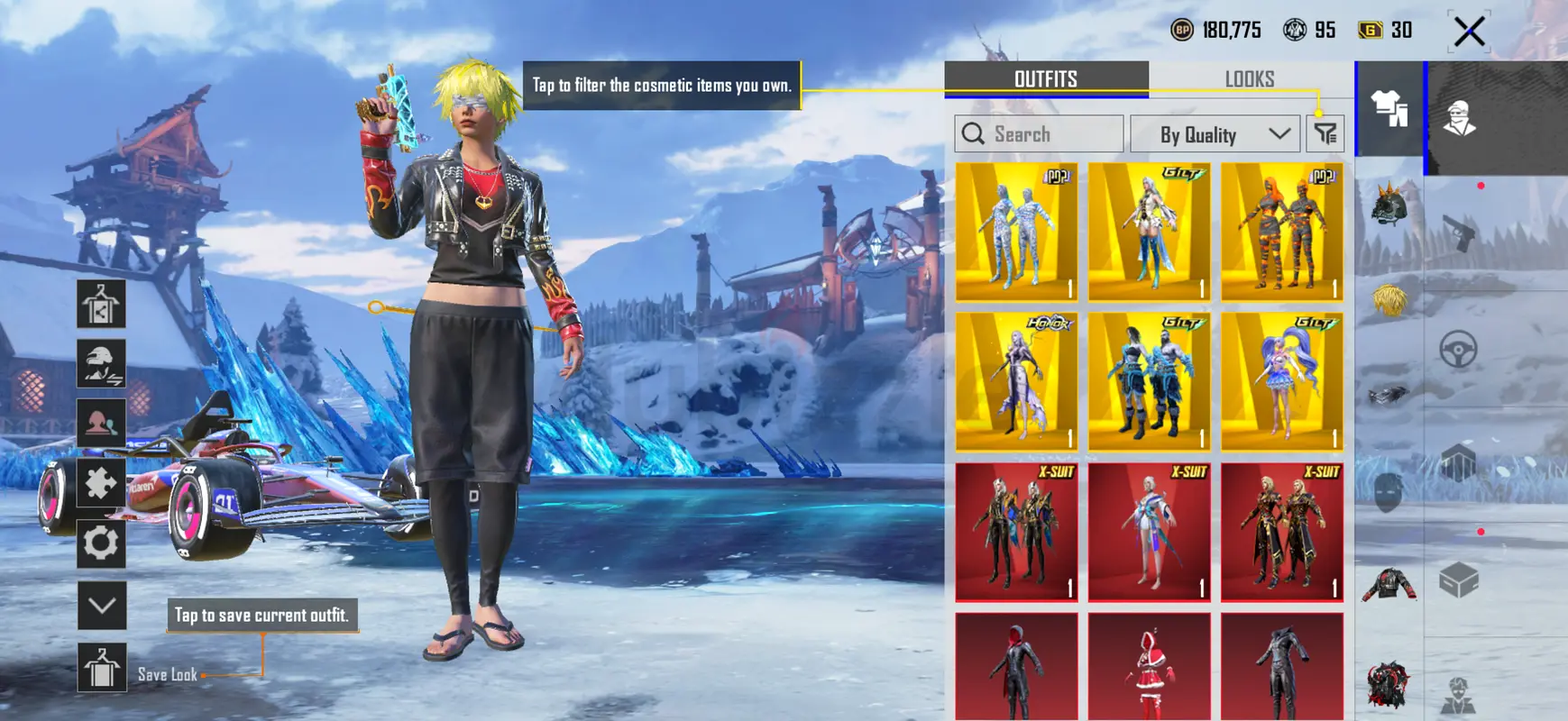1568x721 pixels.
Task: Click the outfit Search field
Action: point(1039,134)
